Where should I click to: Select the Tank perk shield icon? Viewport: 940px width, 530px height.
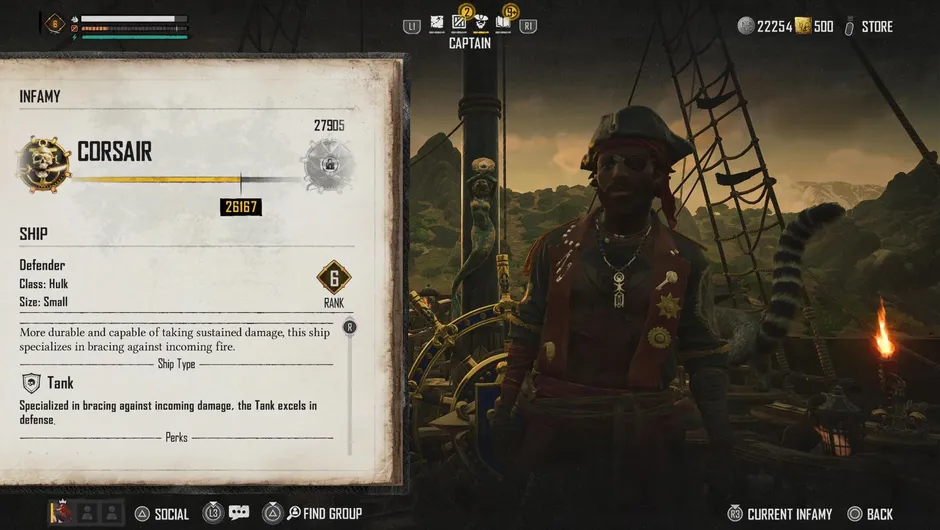(31, 382)
